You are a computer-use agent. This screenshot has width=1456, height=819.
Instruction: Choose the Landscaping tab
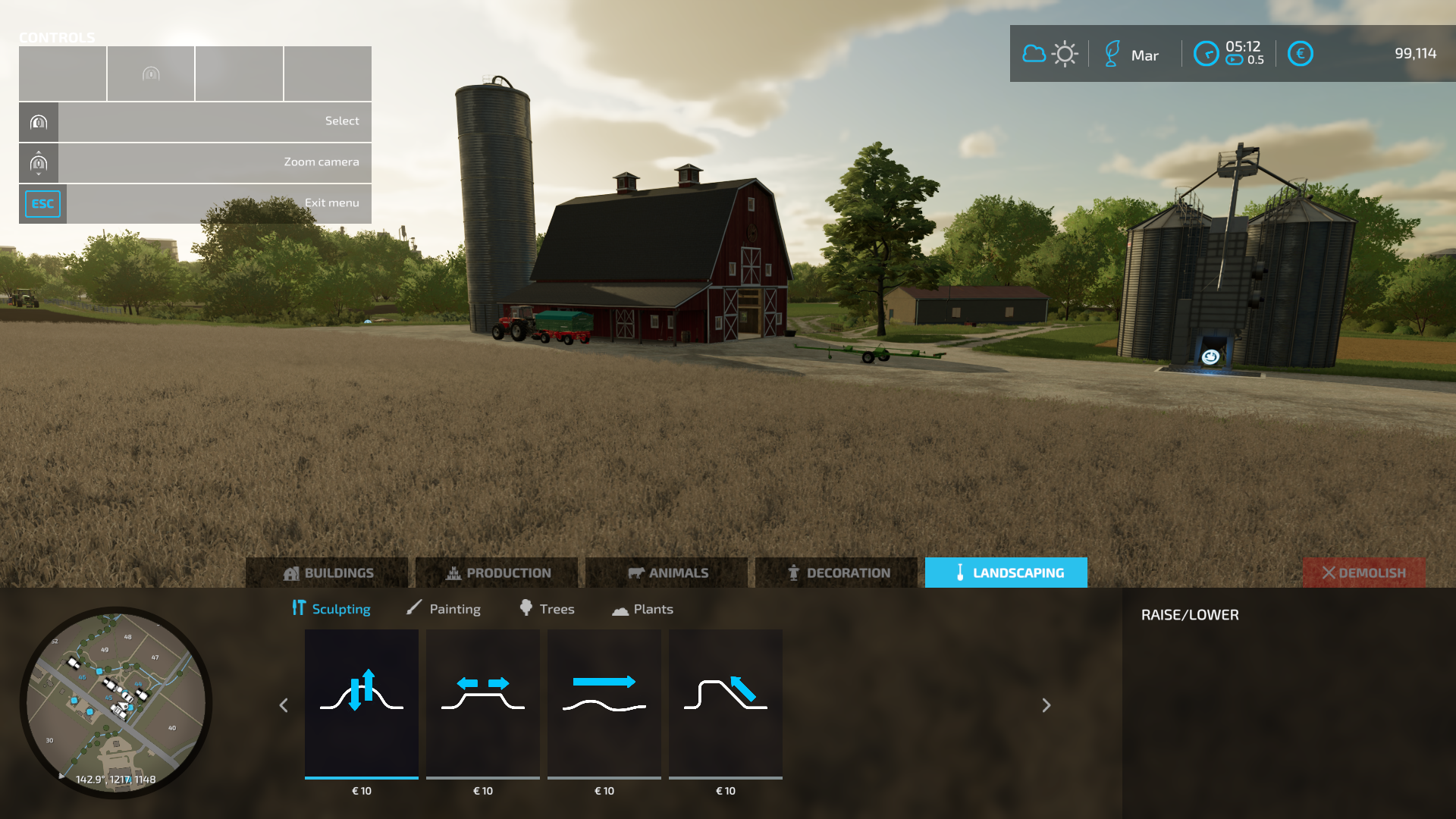tap(1006, 573)
